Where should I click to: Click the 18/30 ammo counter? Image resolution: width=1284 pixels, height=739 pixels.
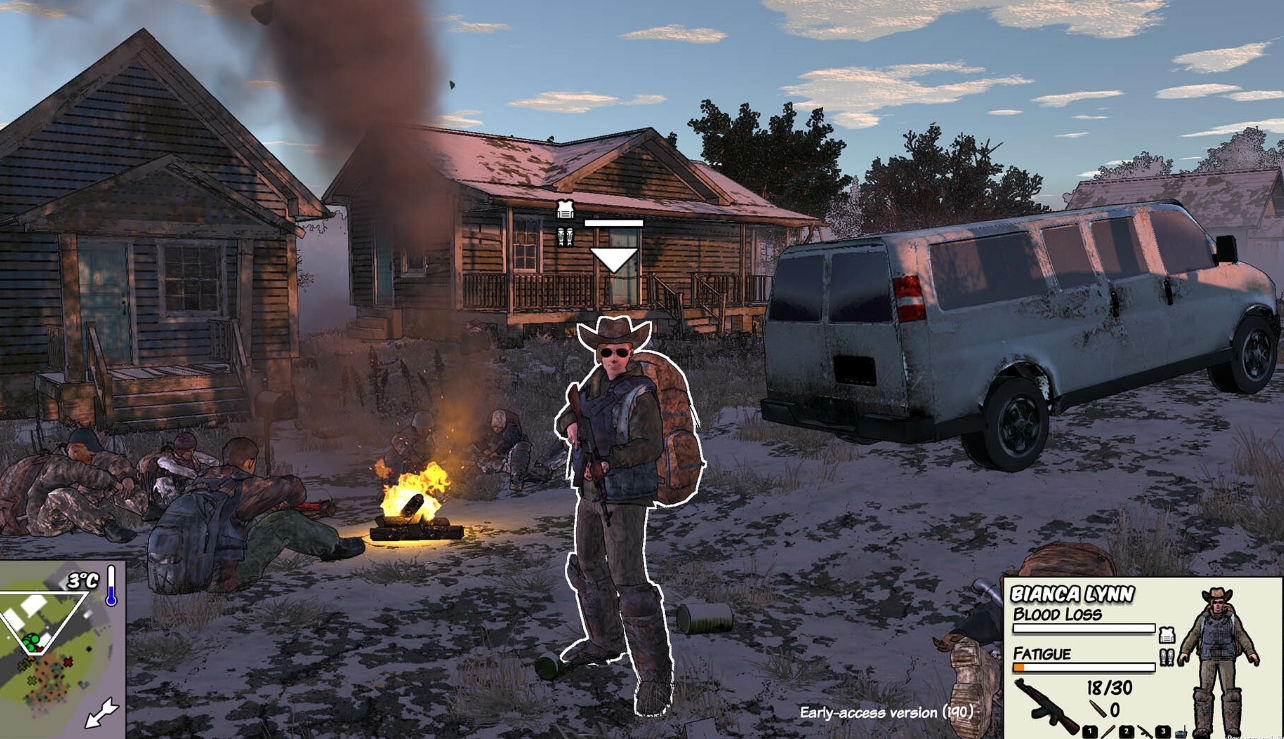coord(1109,686)
